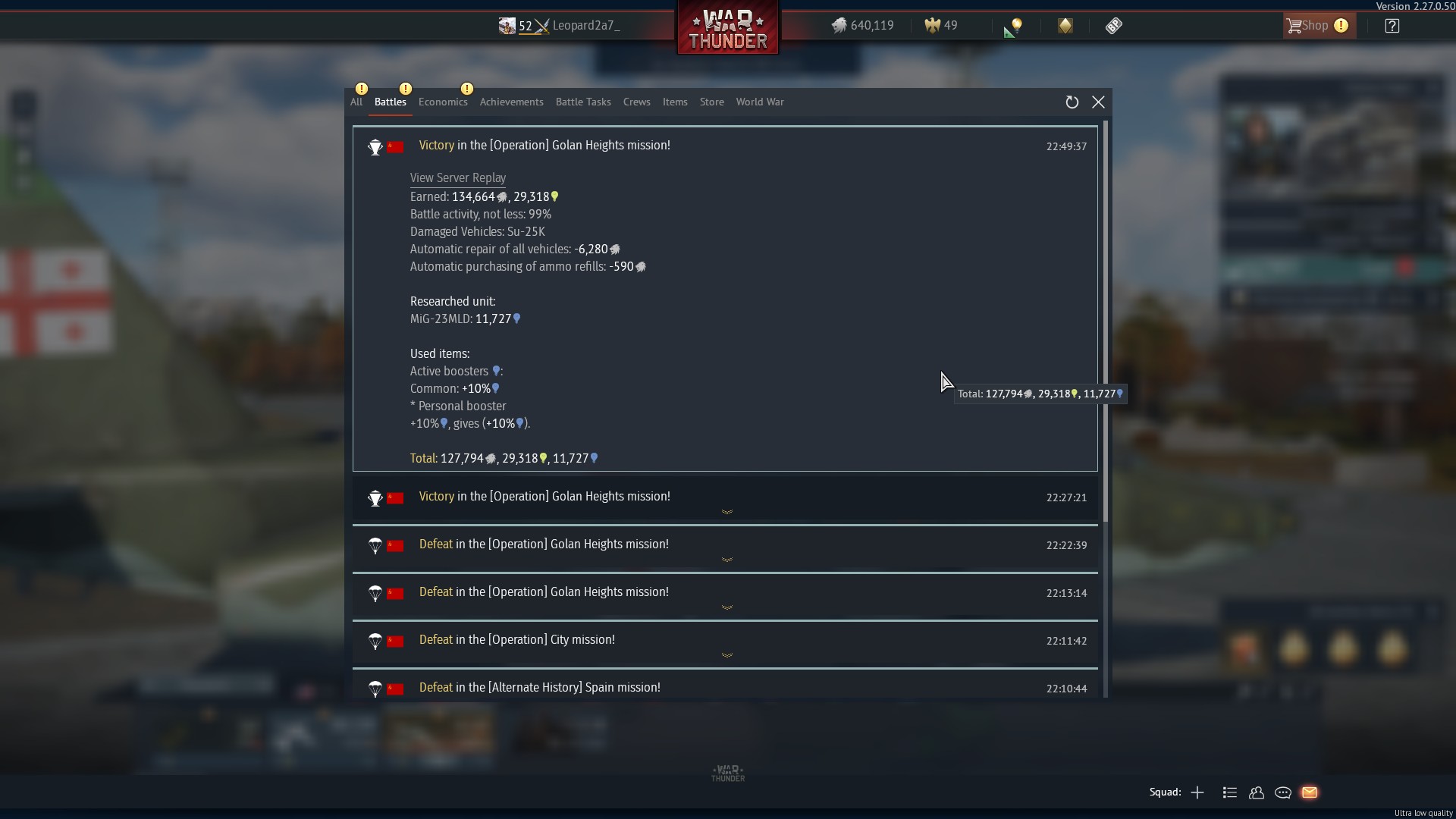This screenshot has height=819, width=1456.
Task: Open the help question mark menu
Action: click(1392, 26)
